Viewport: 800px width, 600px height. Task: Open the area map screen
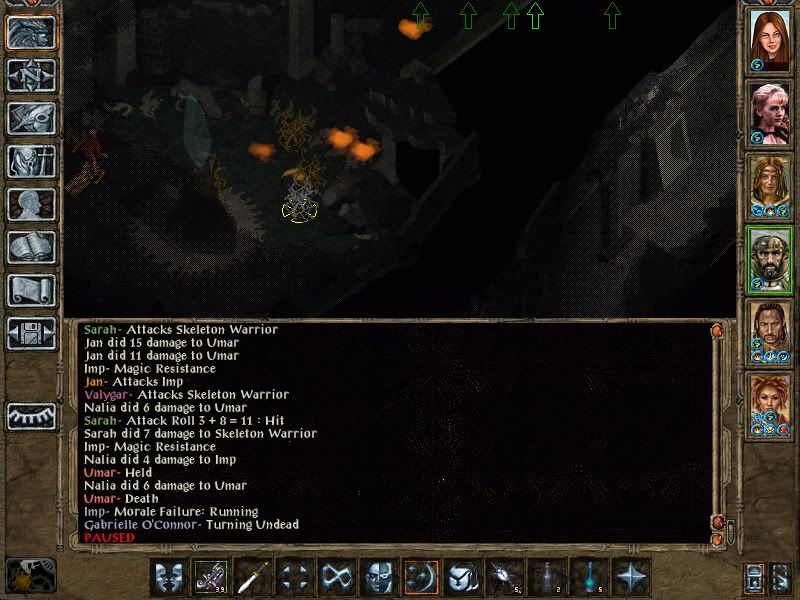pos(32,75)
